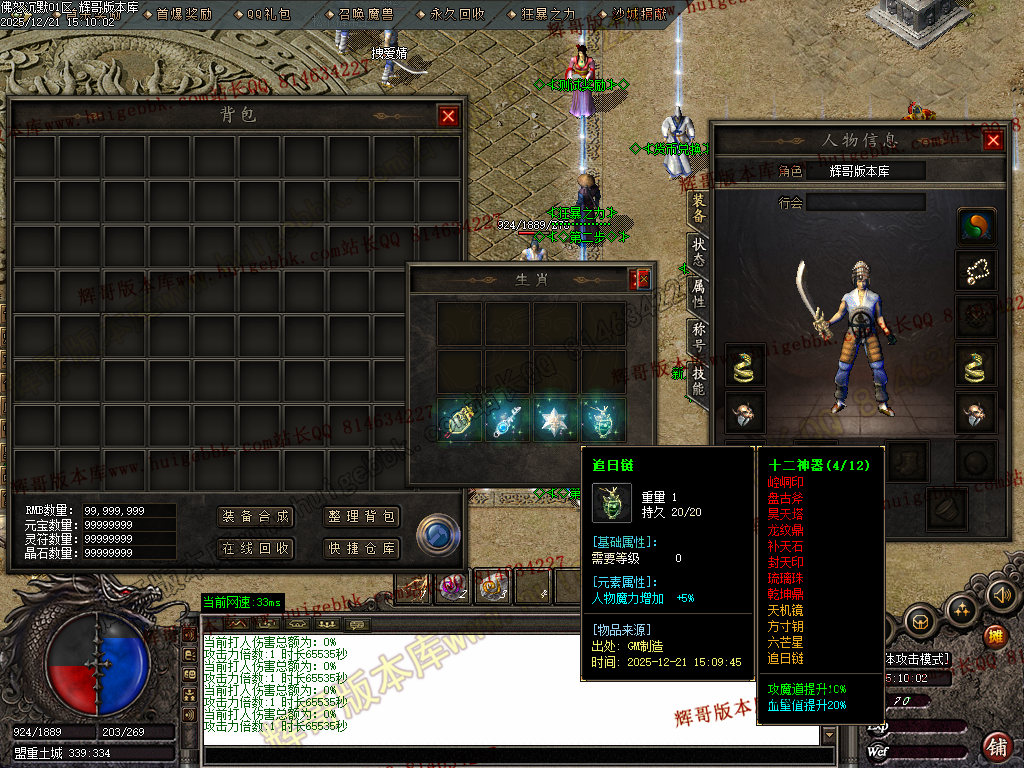Select the six-pointed star zodiac item

coord(556,421)
